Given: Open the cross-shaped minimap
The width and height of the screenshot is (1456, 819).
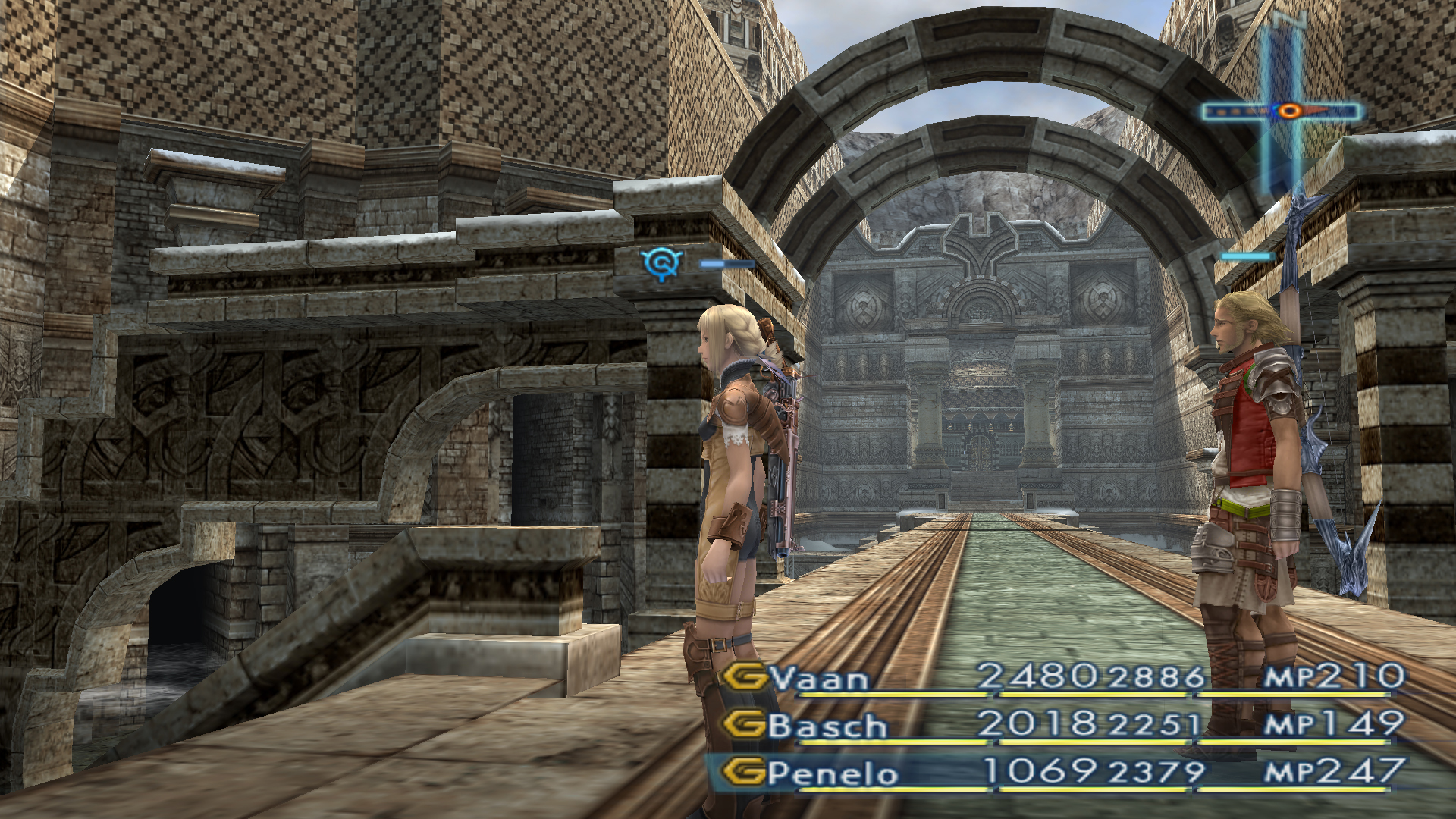Looking at the screenshot, I should click(x=1283, y=111).
